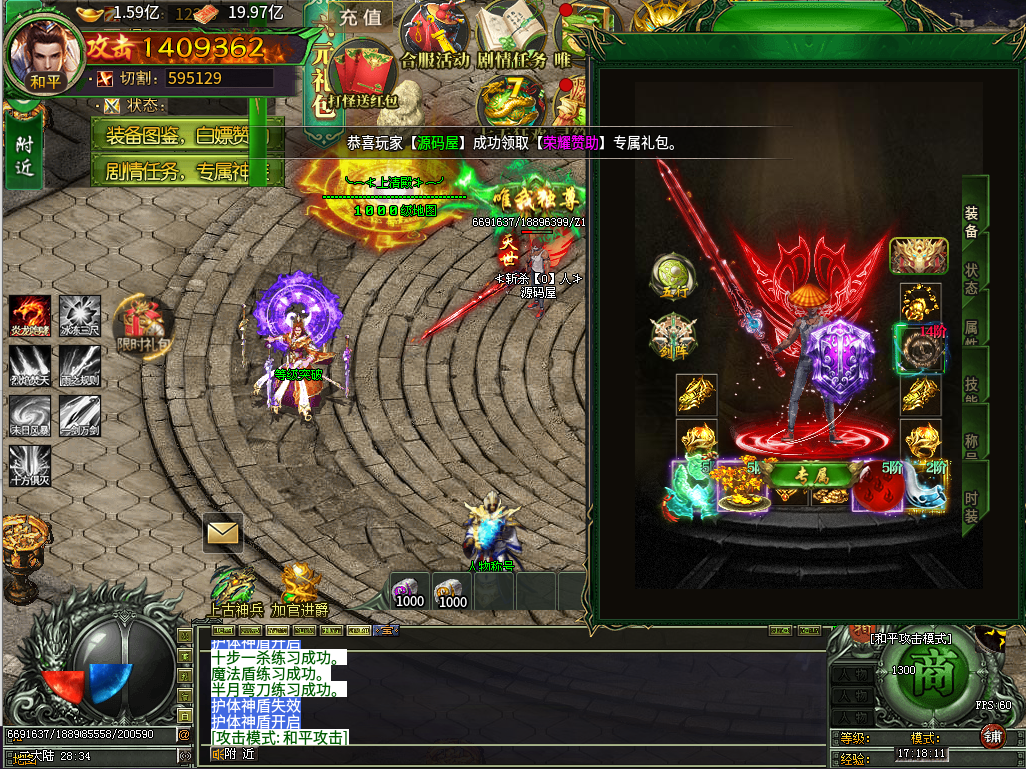The image size is (1026, 769).
Task: Use the 末日风暴 storm skill
Action: click(29, 415)
